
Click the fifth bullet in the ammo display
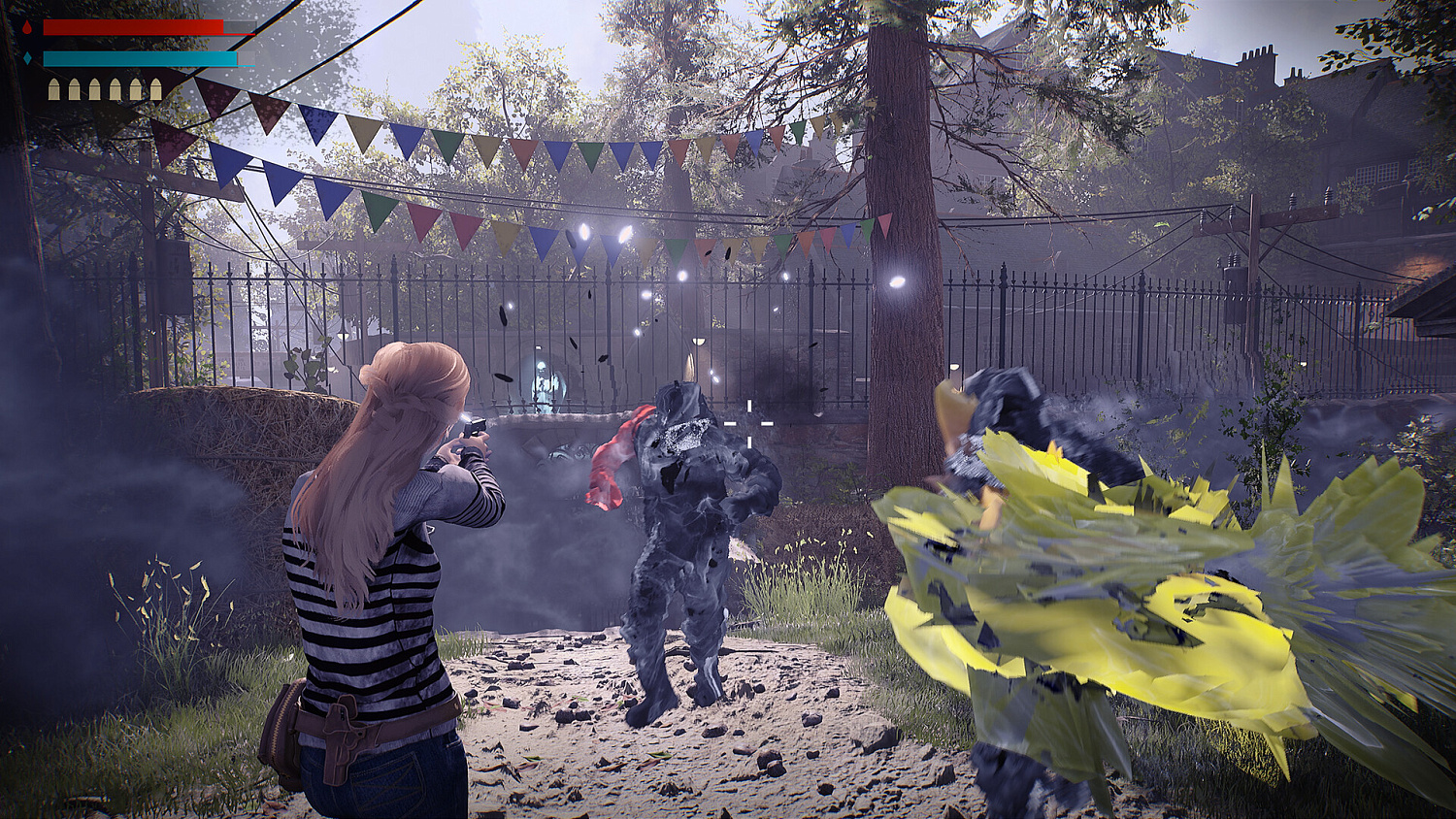(136, 88)
